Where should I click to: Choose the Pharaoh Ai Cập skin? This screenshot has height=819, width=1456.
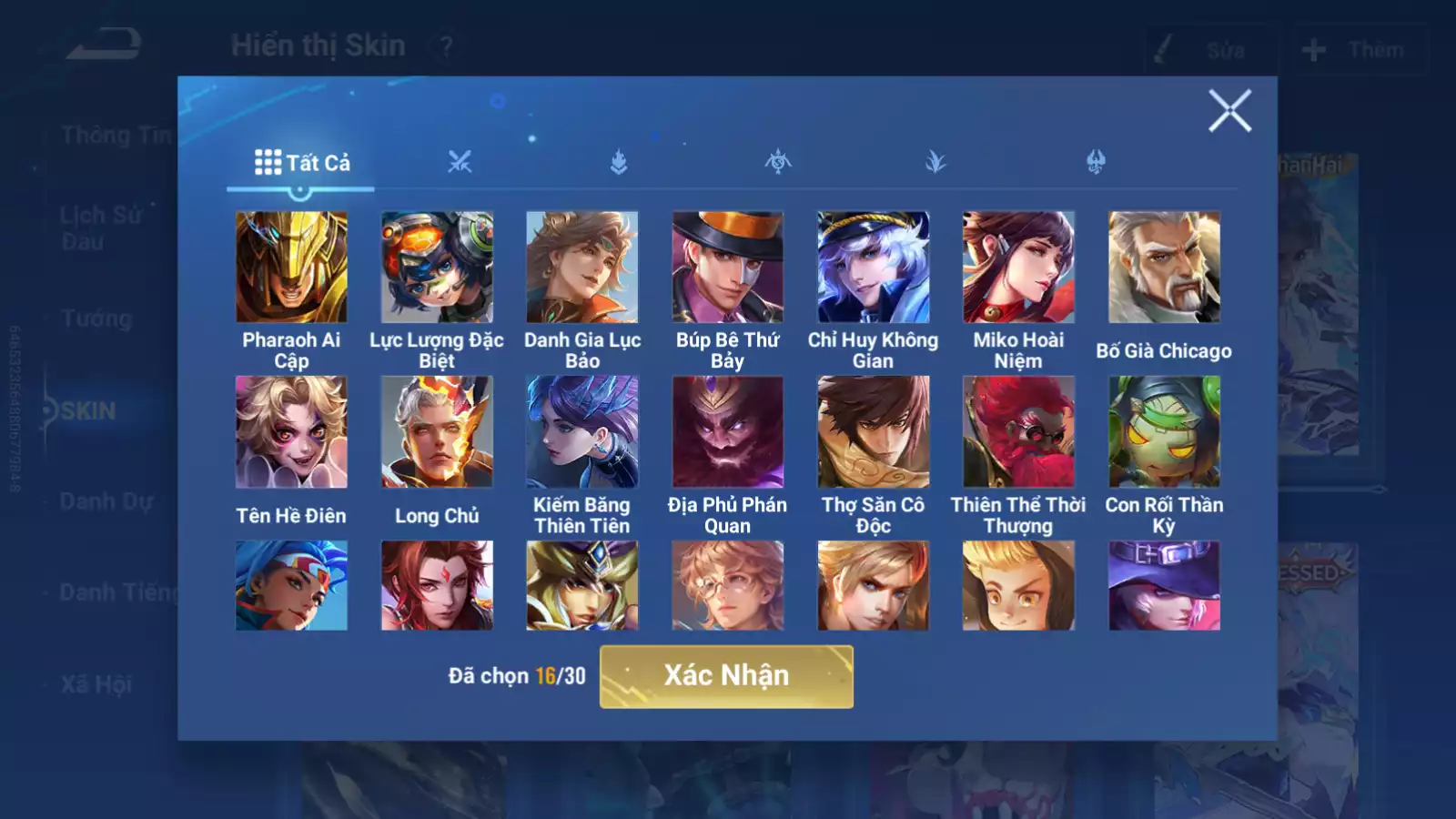pyautogui.click(x=291, y=268)
